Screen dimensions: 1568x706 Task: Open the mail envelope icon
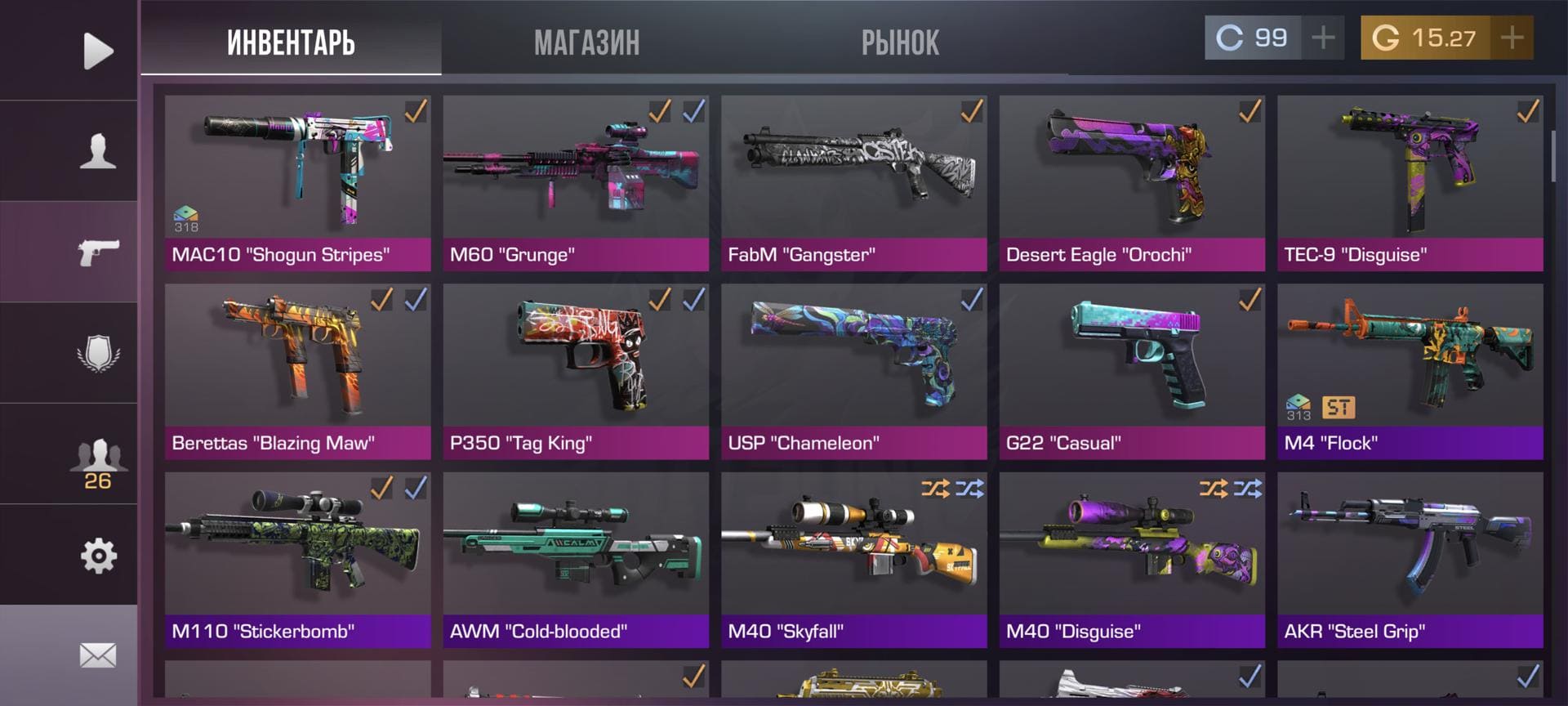point(98,655)
